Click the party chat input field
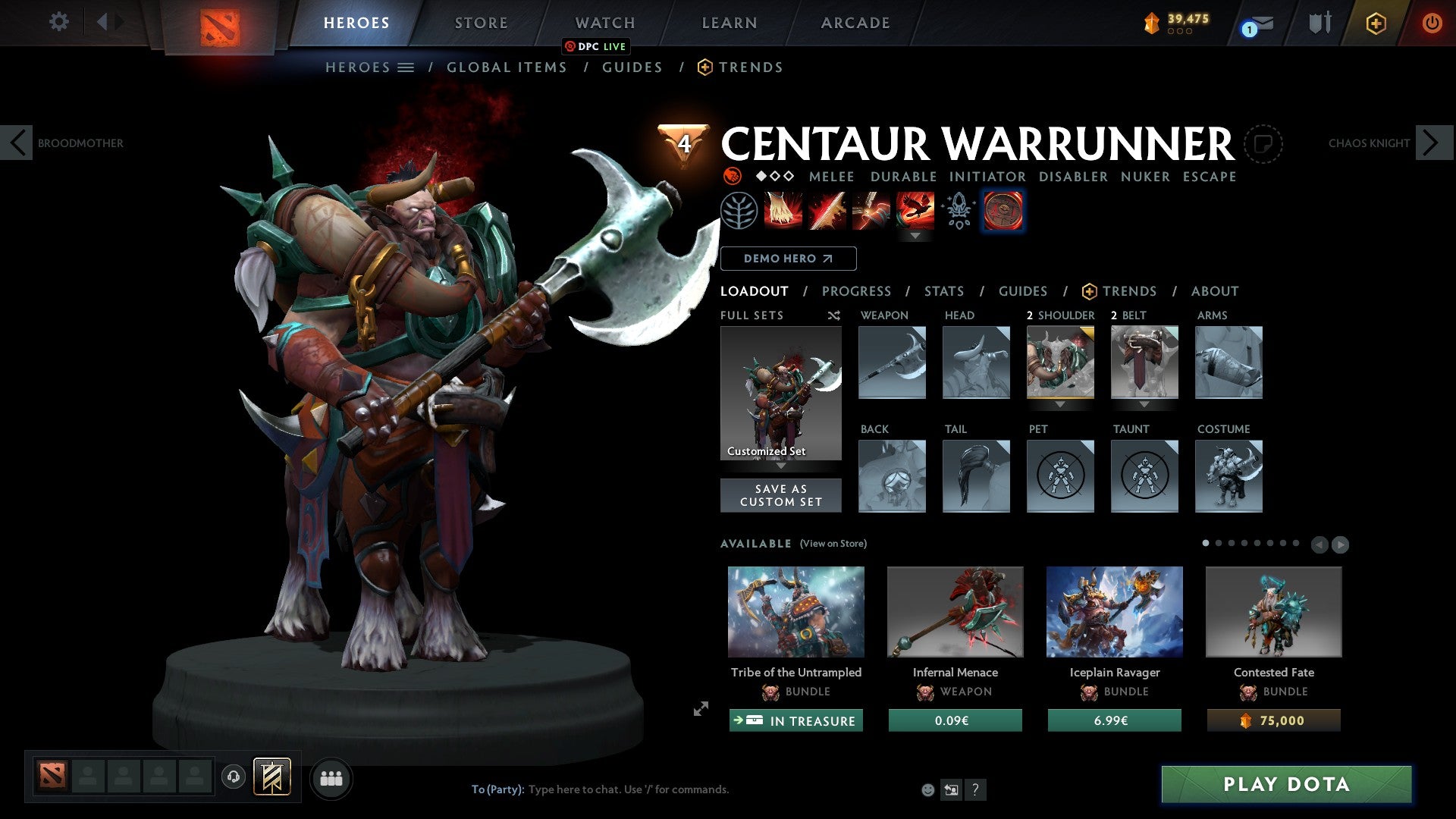Screen dimensions: 1456x819 point(629,789)
